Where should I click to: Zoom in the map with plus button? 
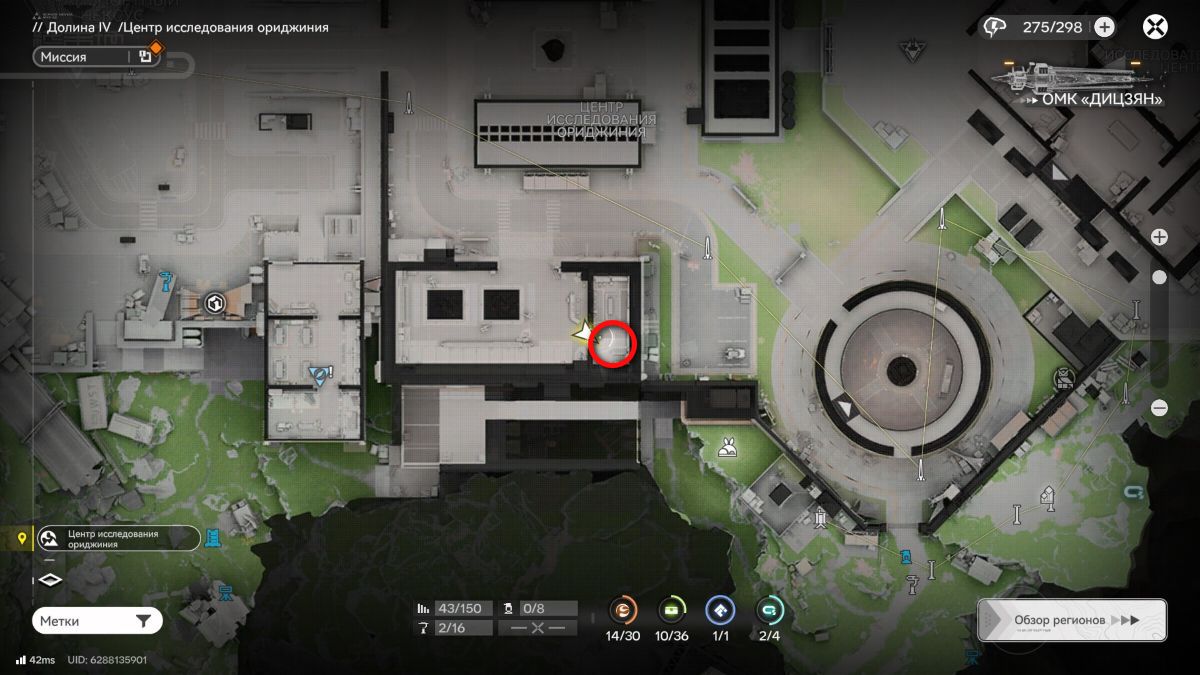1159,237
